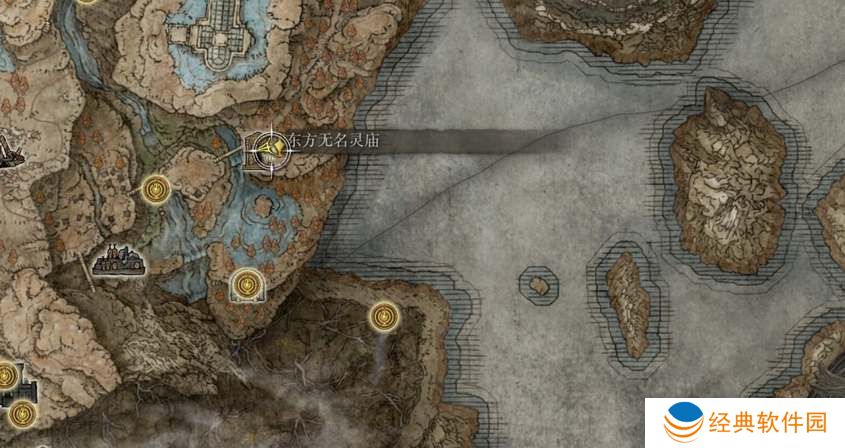Pick the site of grace on the dark cliffs
The image size is (845, 448).
[x=384, y=317]
